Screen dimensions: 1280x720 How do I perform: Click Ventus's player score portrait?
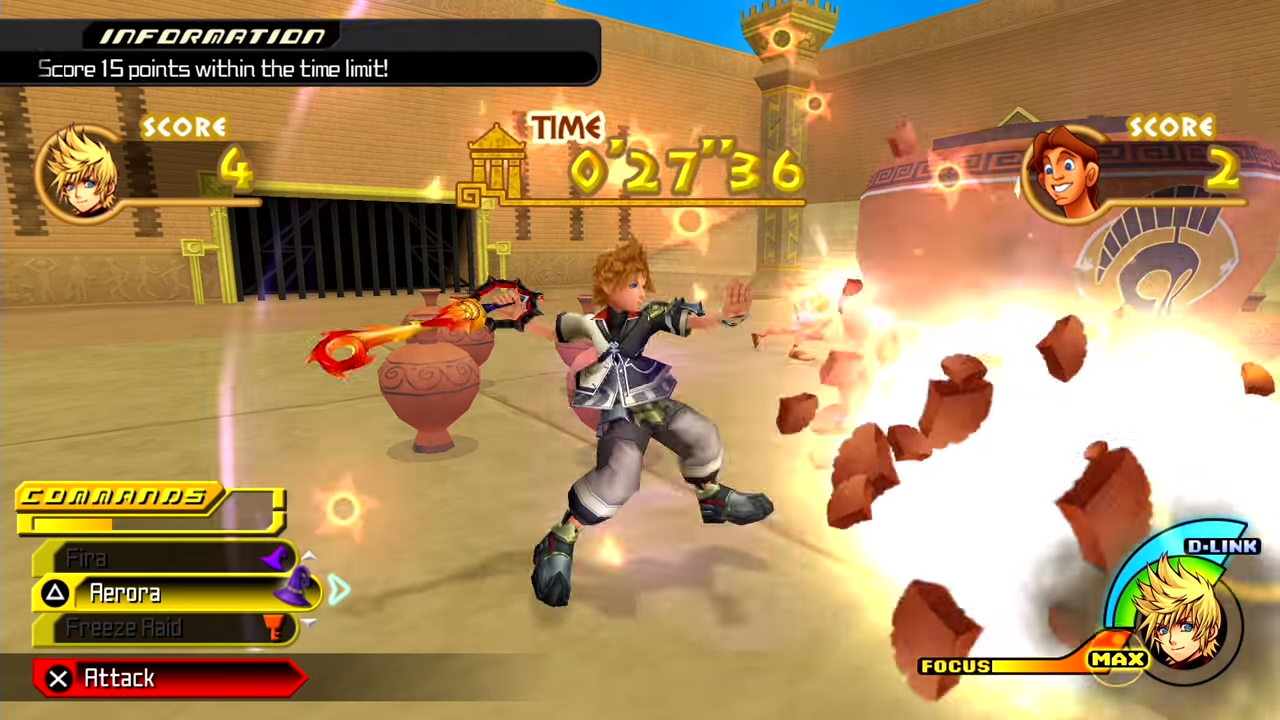coord(79,172)
